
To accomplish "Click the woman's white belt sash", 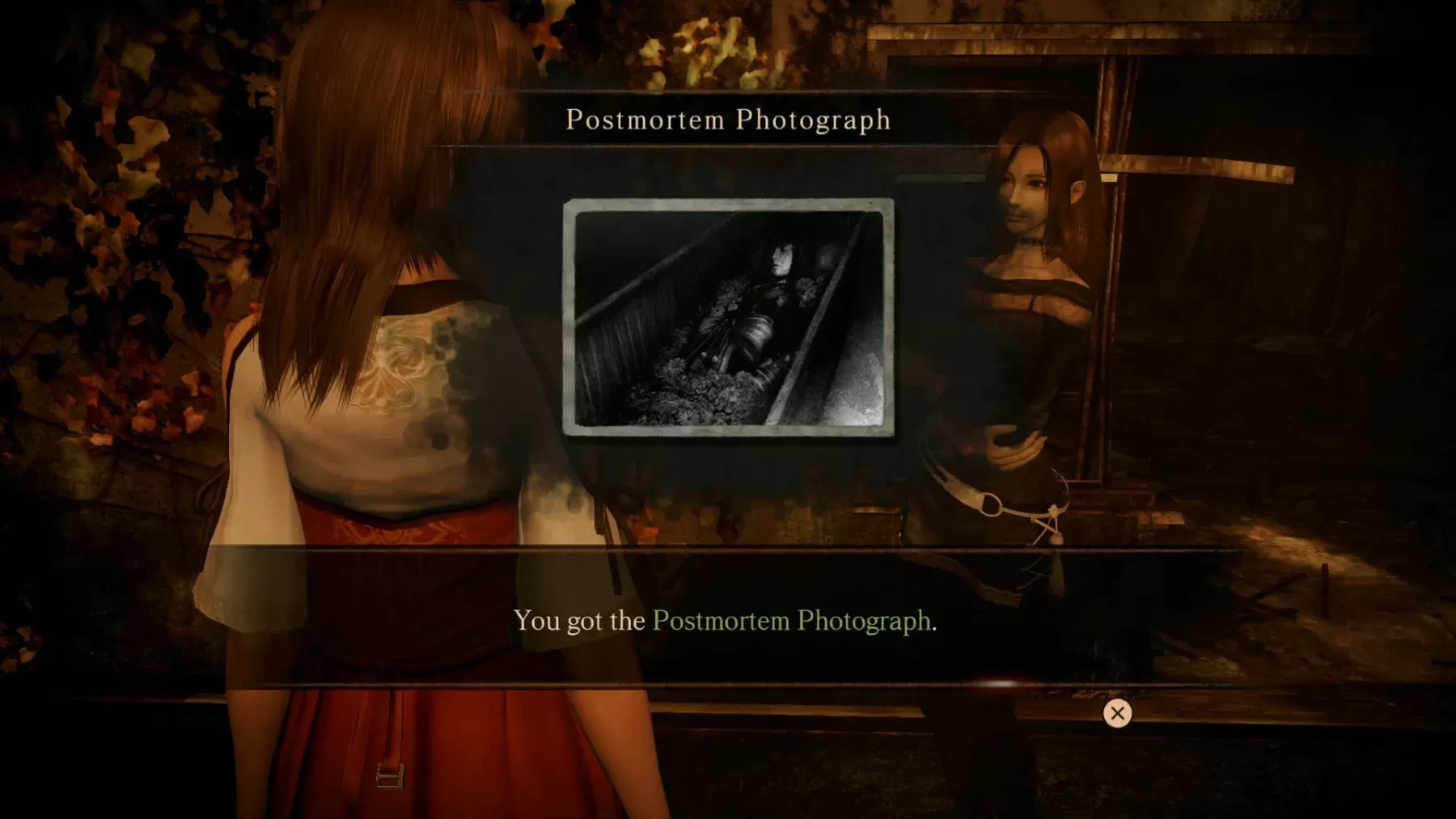I will tap(987, 505).
